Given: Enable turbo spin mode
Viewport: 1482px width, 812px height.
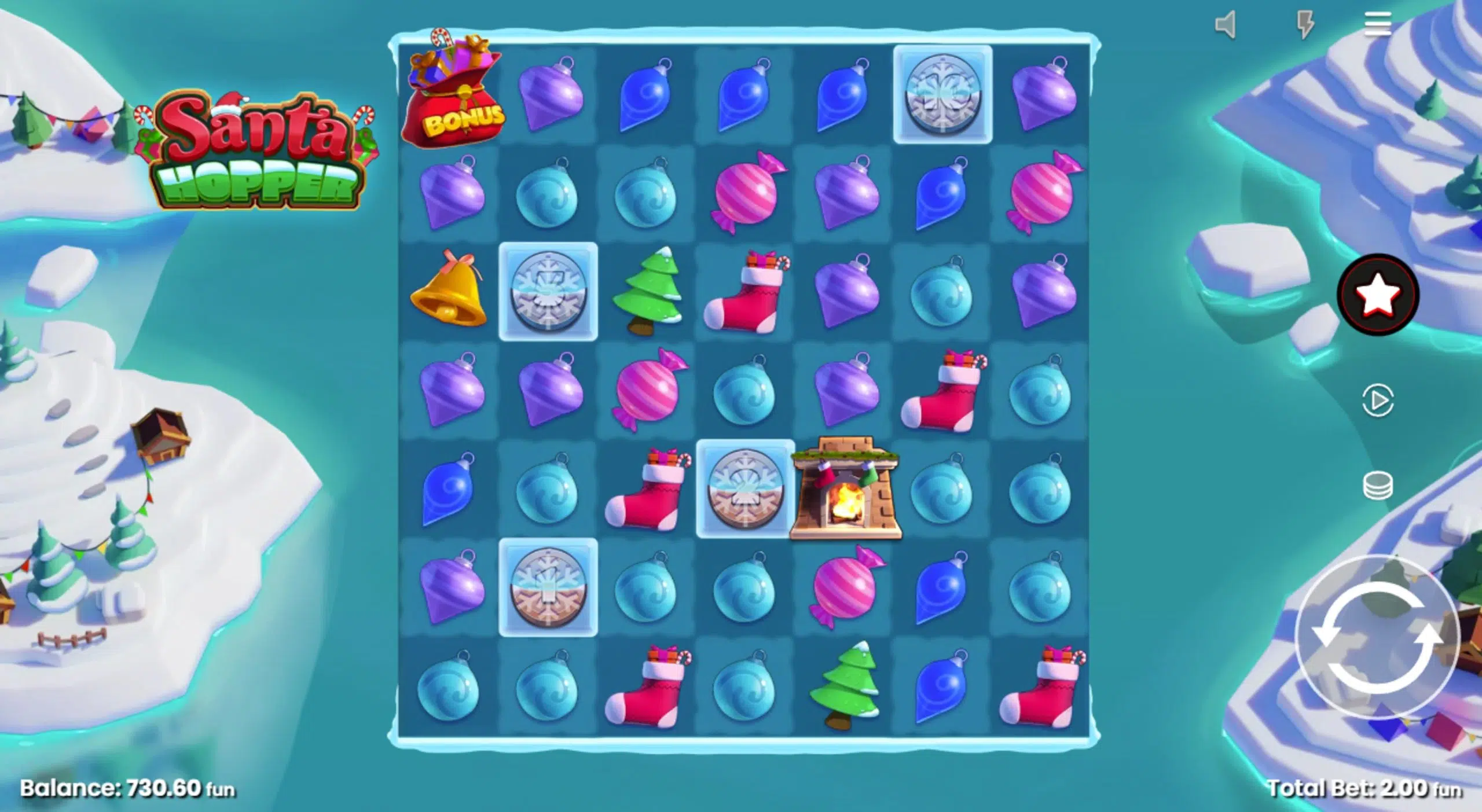Looking at the screenshot, I should 1304,27.
